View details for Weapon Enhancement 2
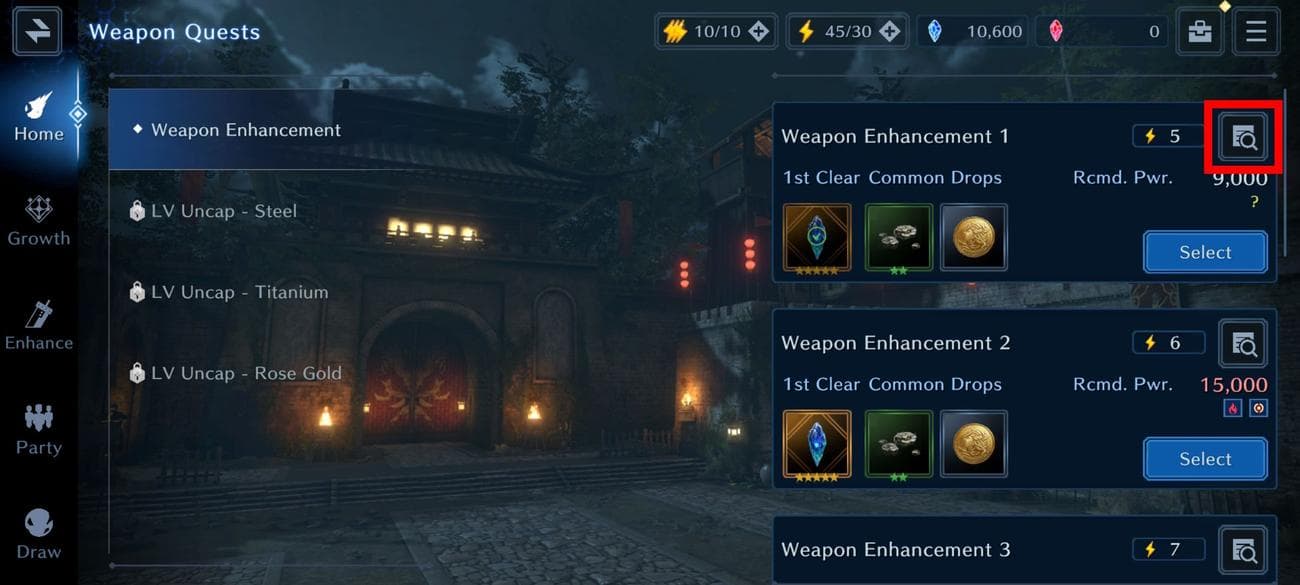This screenshot has width=1300, height=585. pyautogui.click(x=1244, y=344)
